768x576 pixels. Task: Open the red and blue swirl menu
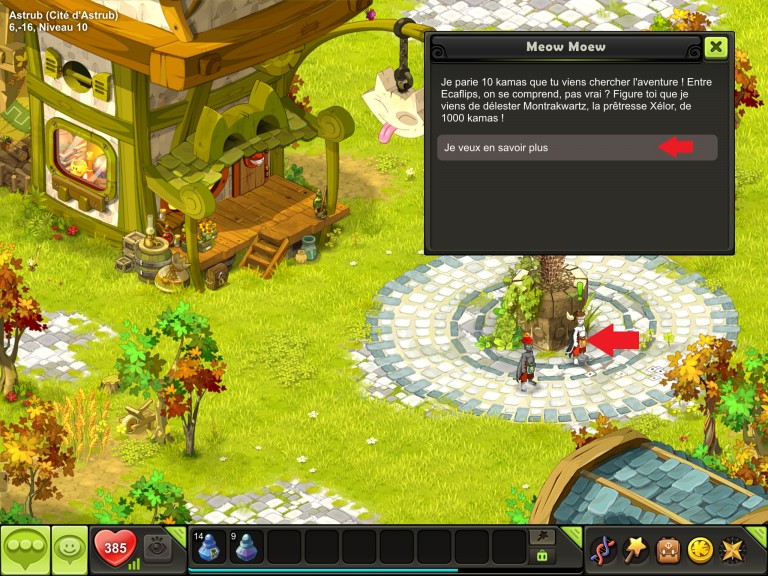(602, 549)
